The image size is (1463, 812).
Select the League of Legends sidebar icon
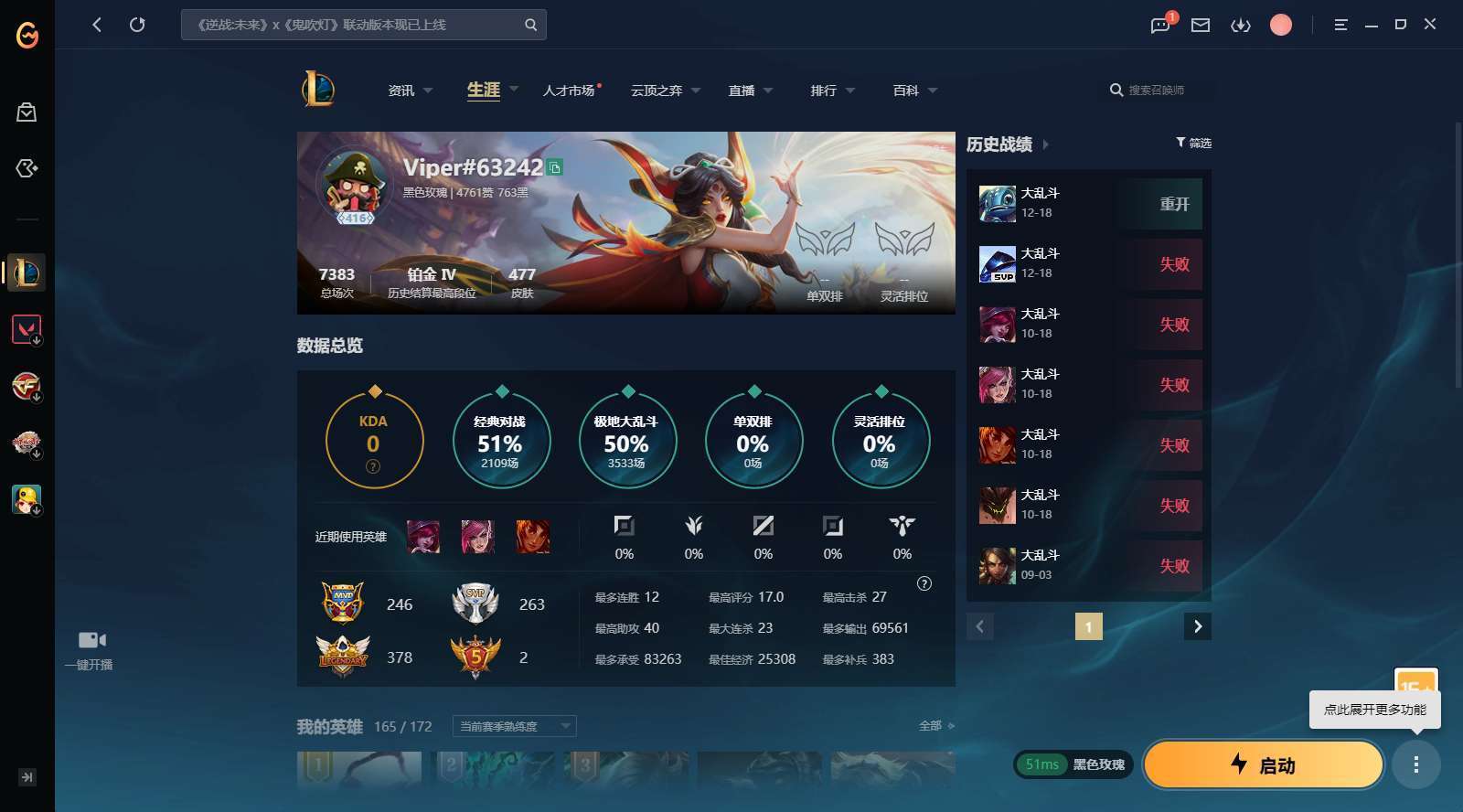[27, 272]
